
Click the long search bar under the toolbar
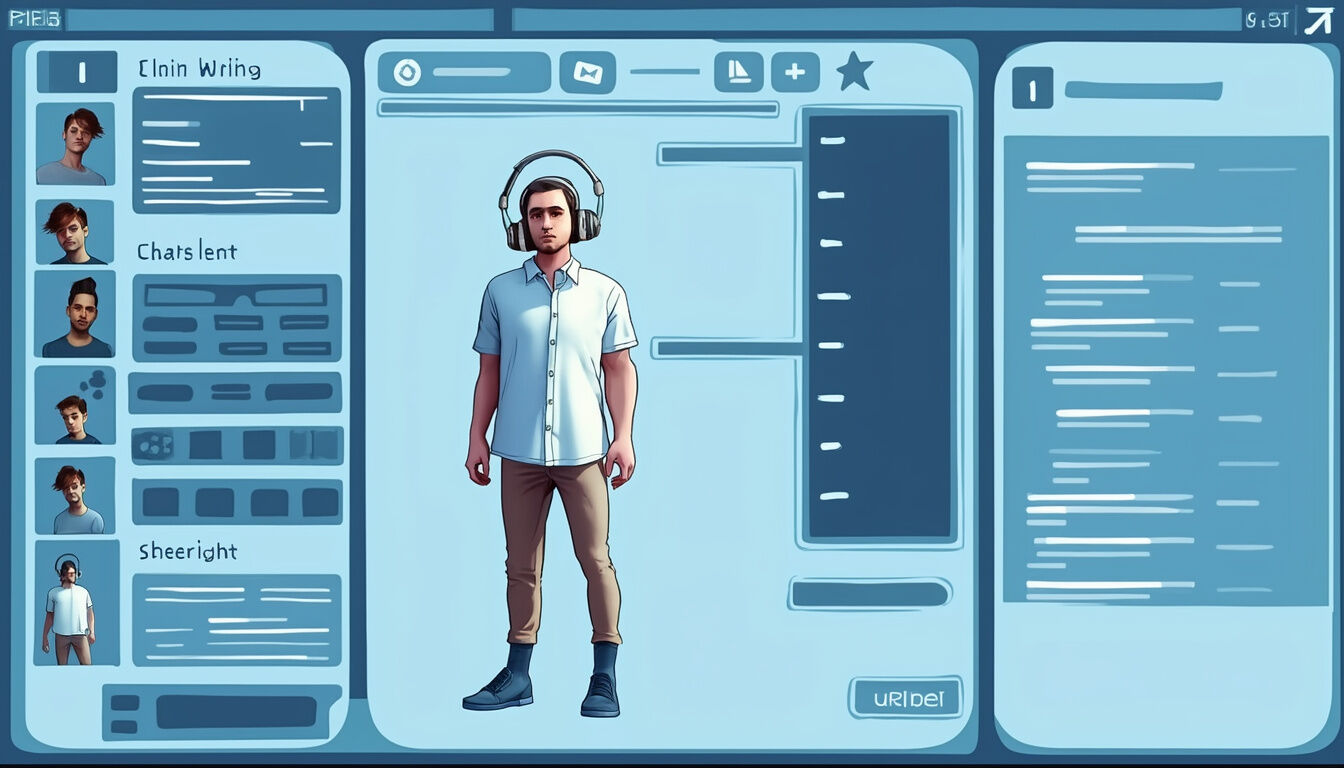[577, 108]
